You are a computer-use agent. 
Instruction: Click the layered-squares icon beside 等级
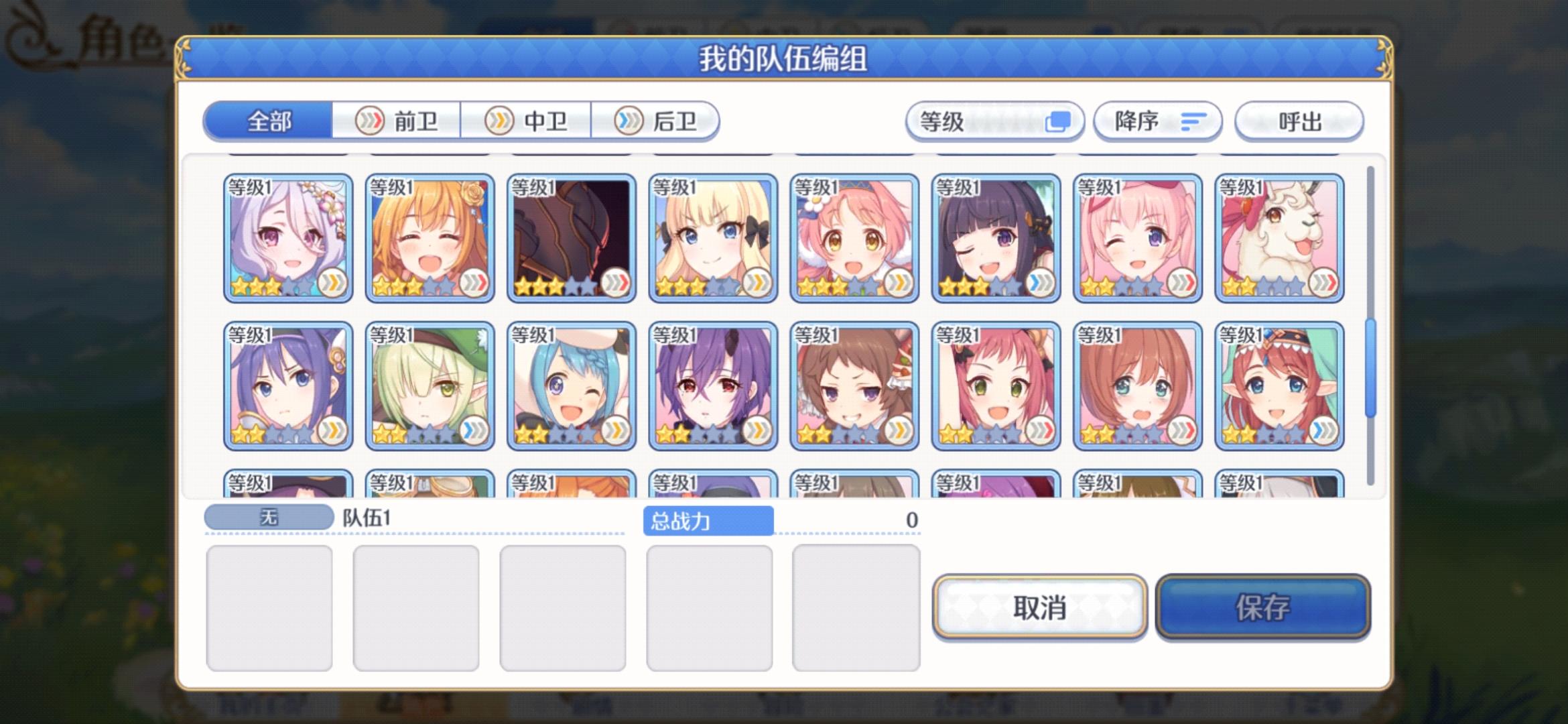1060,121
